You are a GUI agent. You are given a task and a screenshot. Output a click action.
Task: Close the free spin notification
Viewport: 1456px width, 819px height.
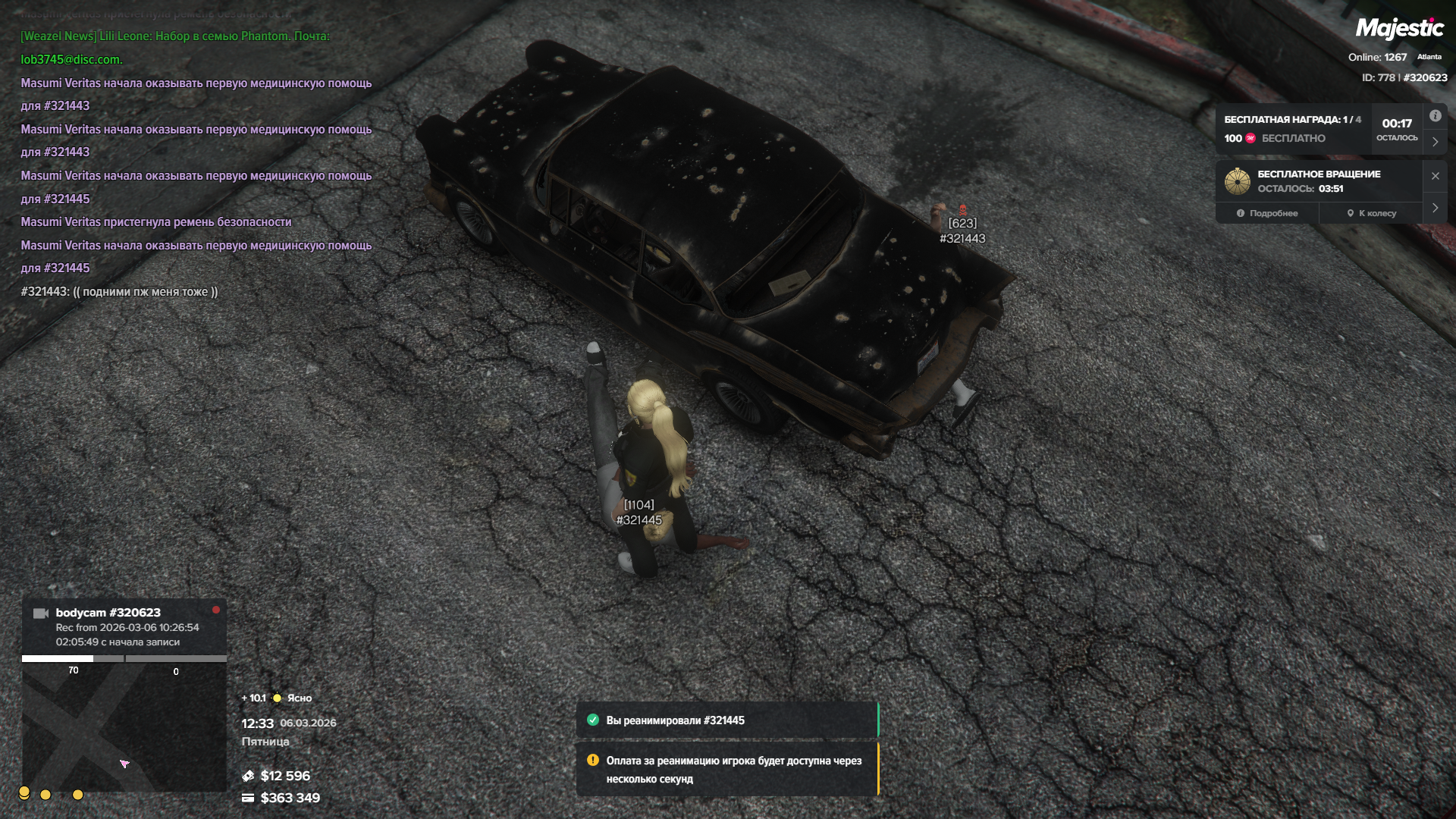1435,176
